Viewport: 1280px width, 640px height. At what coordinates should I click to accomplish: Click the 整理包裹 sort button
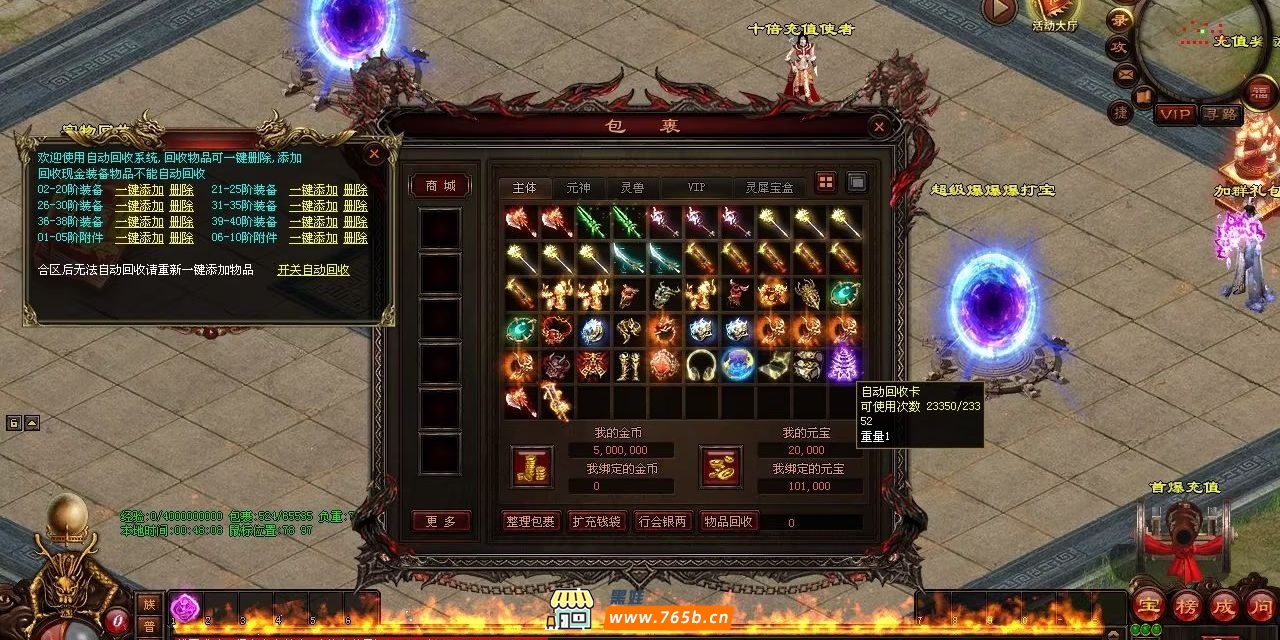[529, 521]
